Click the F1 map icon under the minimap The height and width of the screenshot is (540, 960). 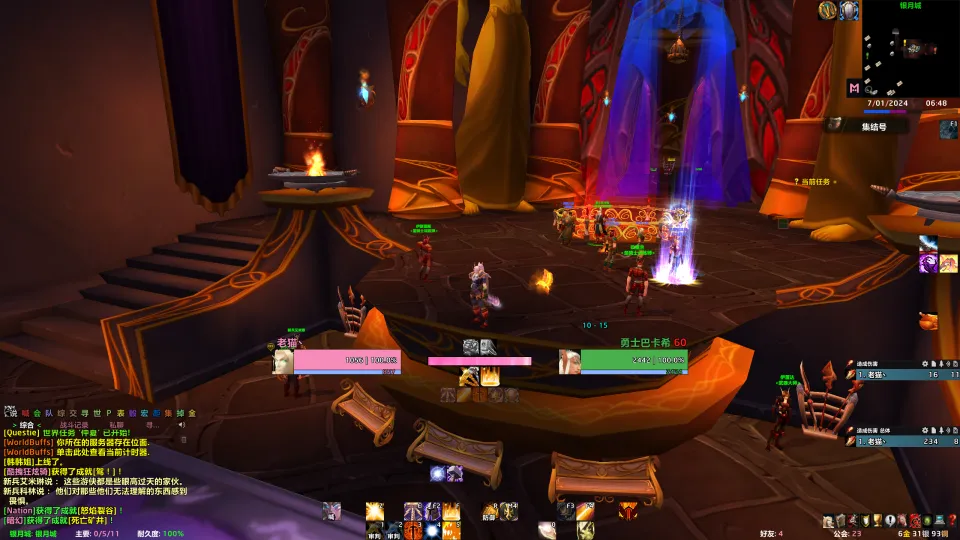(948, 128)
